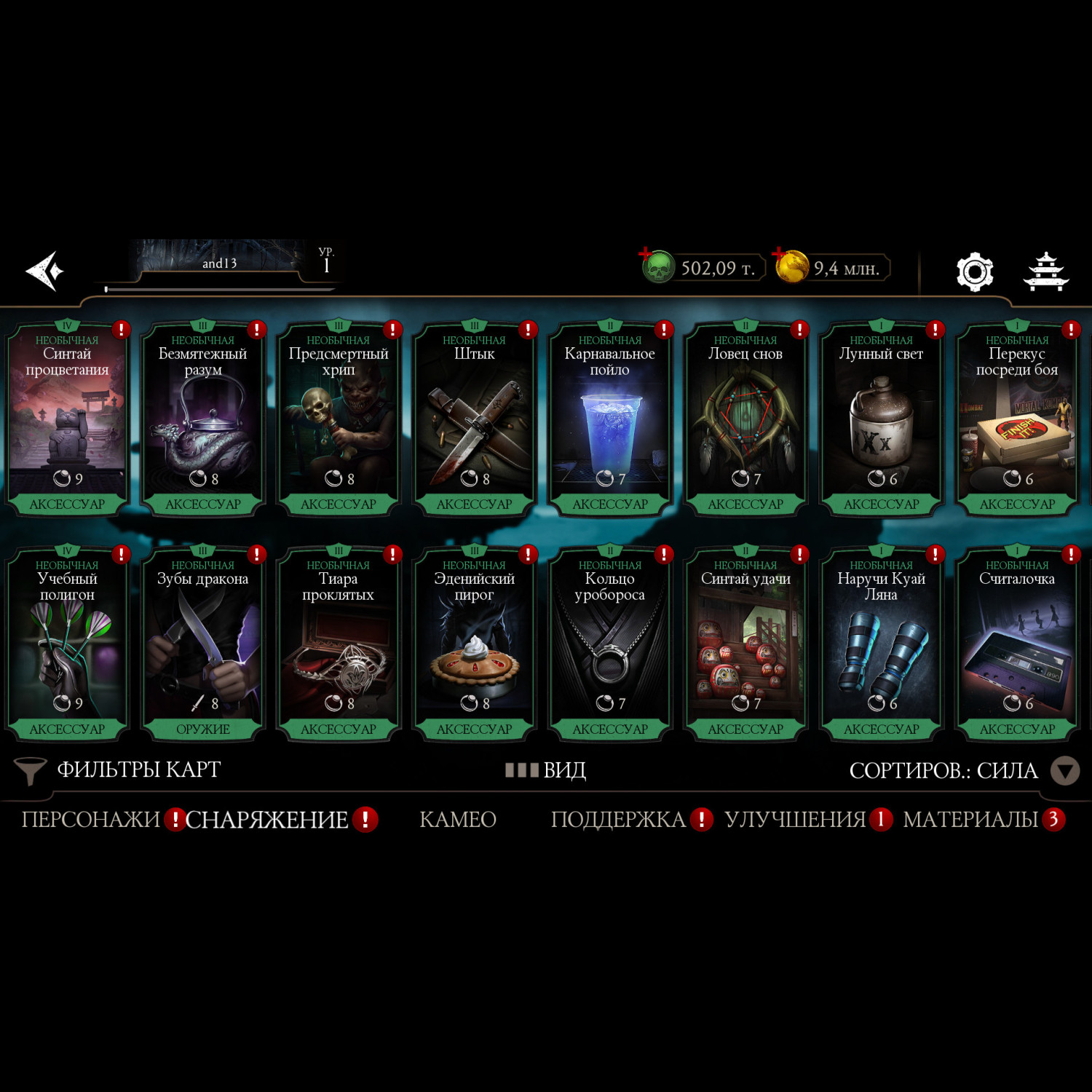
Task: Toggle the ВИД view layout
Action: tap(546, 769)
